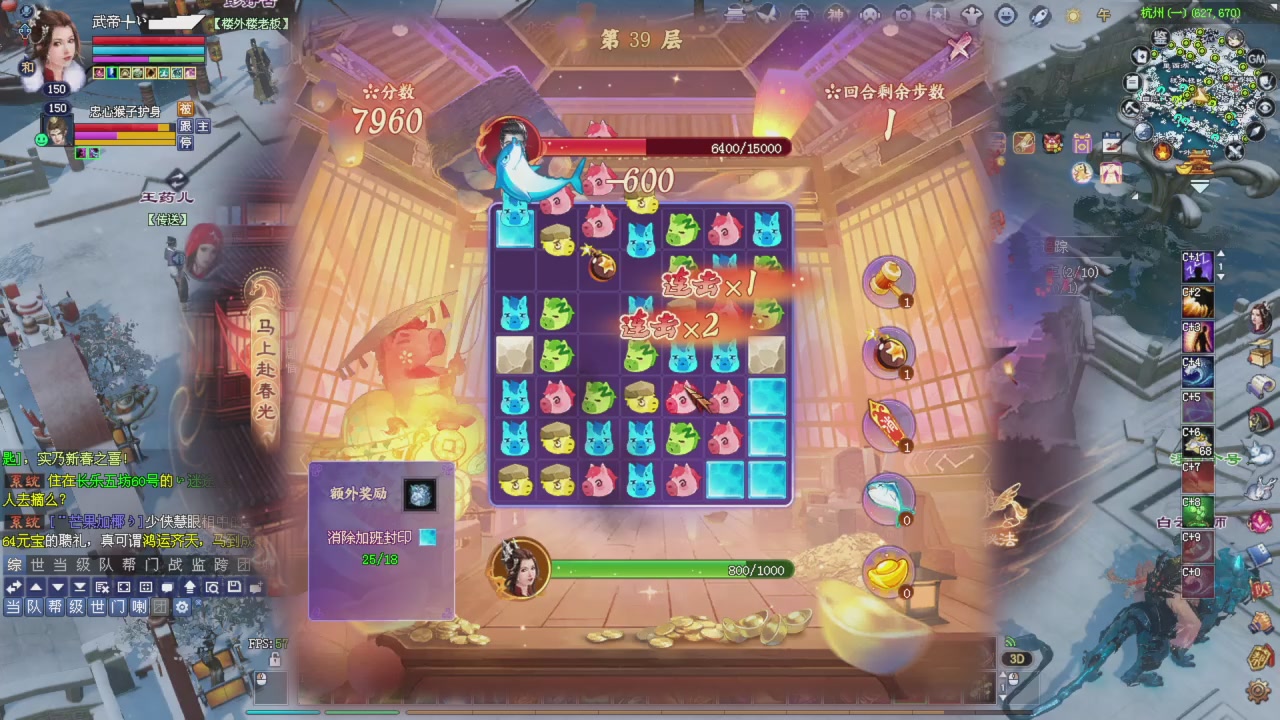Activate the red talisman prop item
The width and height of the screenshot is (1280, 720).
888,425
